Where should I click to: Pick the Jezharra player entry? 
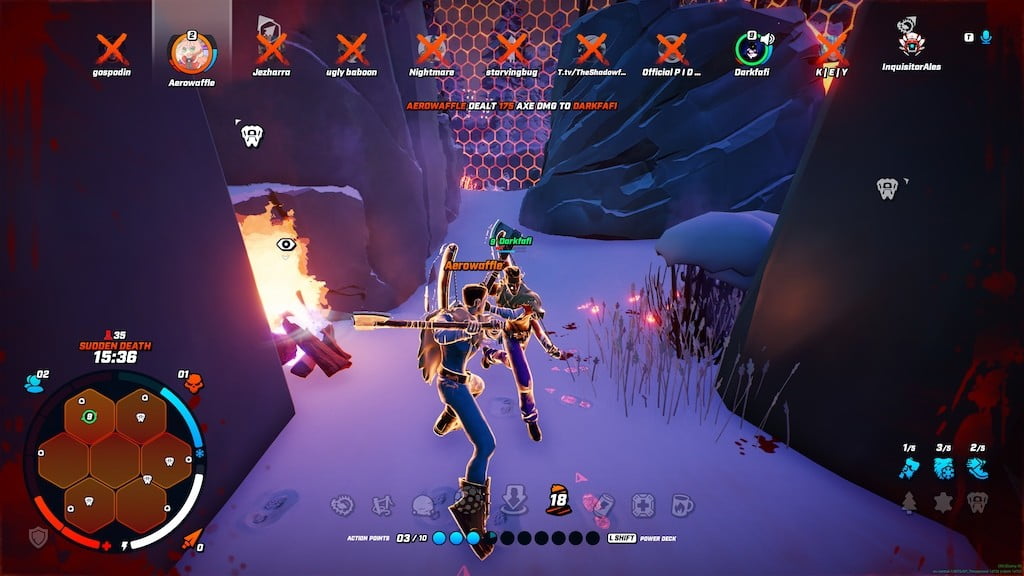click(x=271, y=48)
